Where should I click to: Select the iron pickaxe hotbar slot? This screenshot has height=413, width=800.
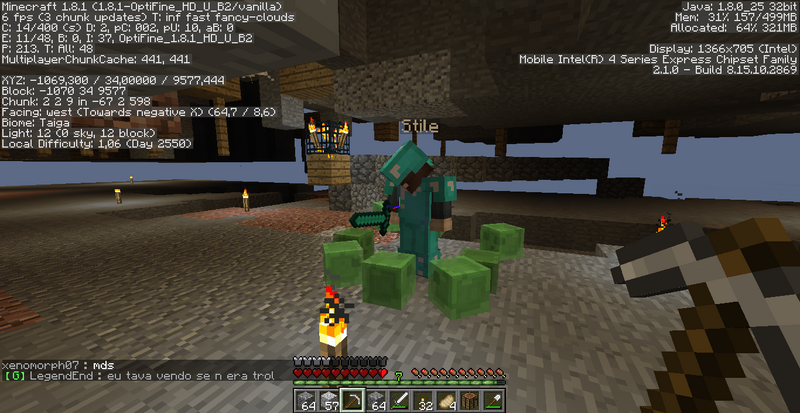(x=352, y=400)
